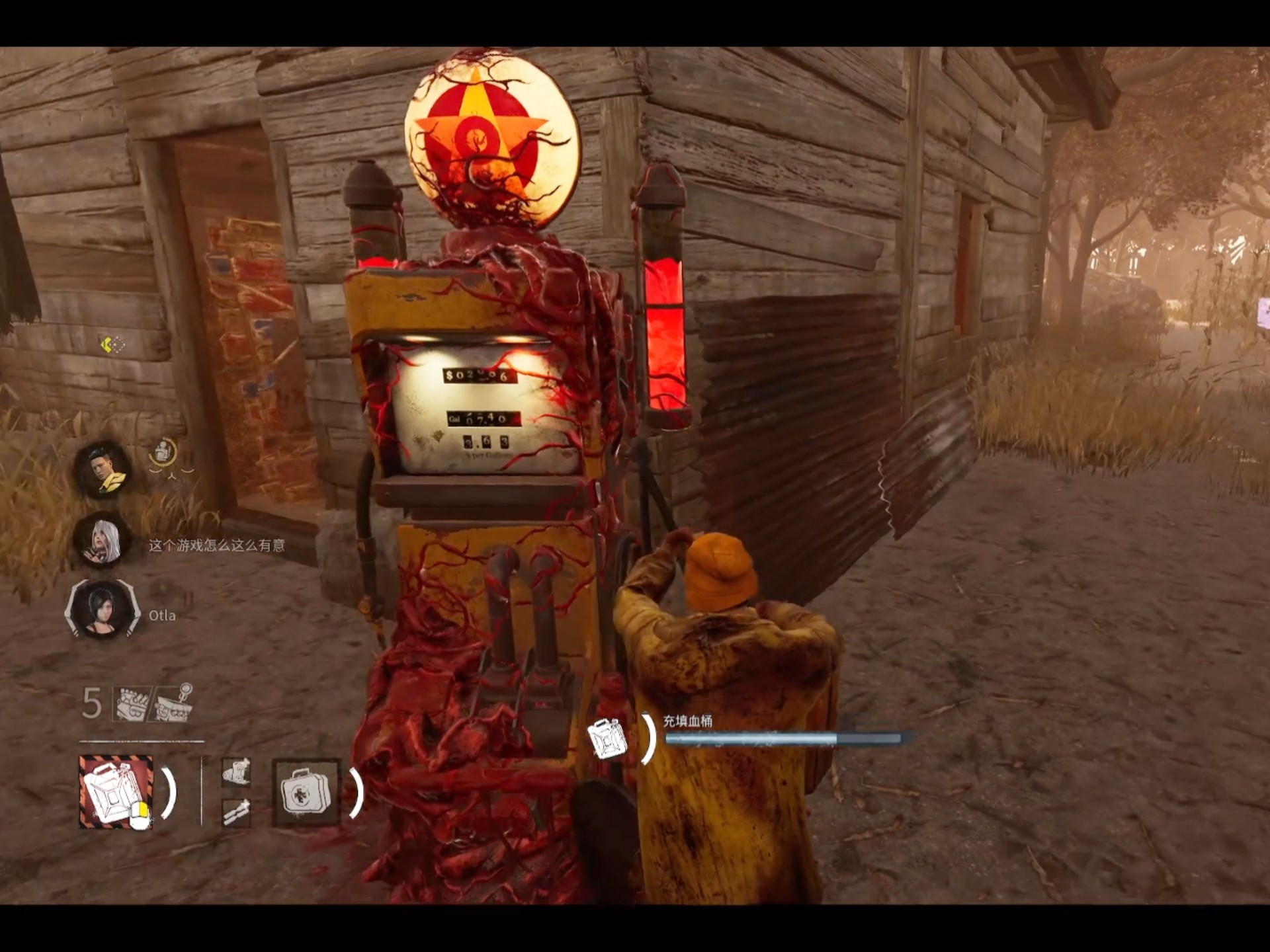1270x952 pixels.
Task: Select the blood canister event item slot
Action: click(x=116, y=791)
